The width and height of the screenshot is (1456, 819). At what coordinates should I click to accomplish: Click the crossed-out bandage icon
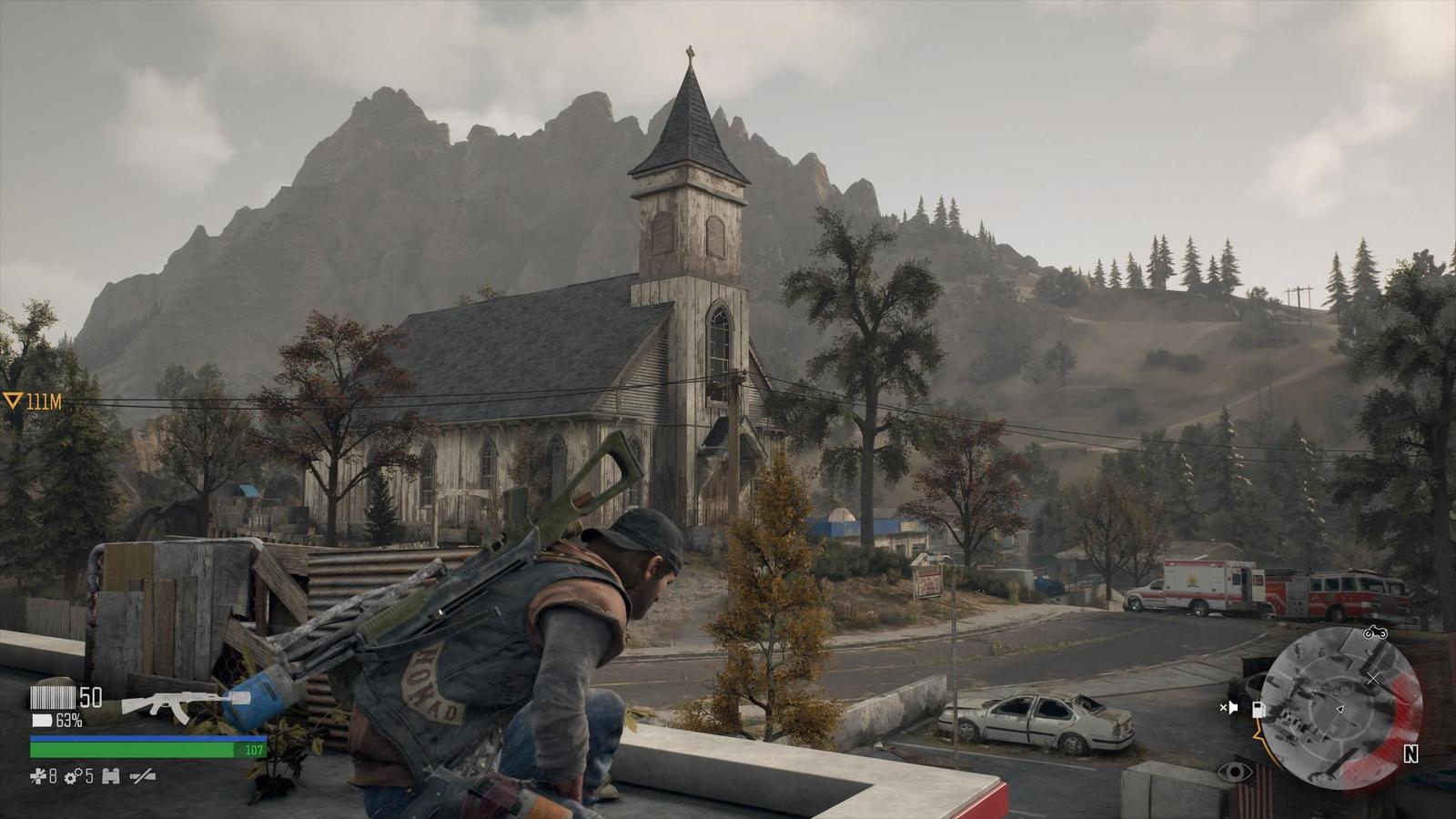click(x=38, y=776)
